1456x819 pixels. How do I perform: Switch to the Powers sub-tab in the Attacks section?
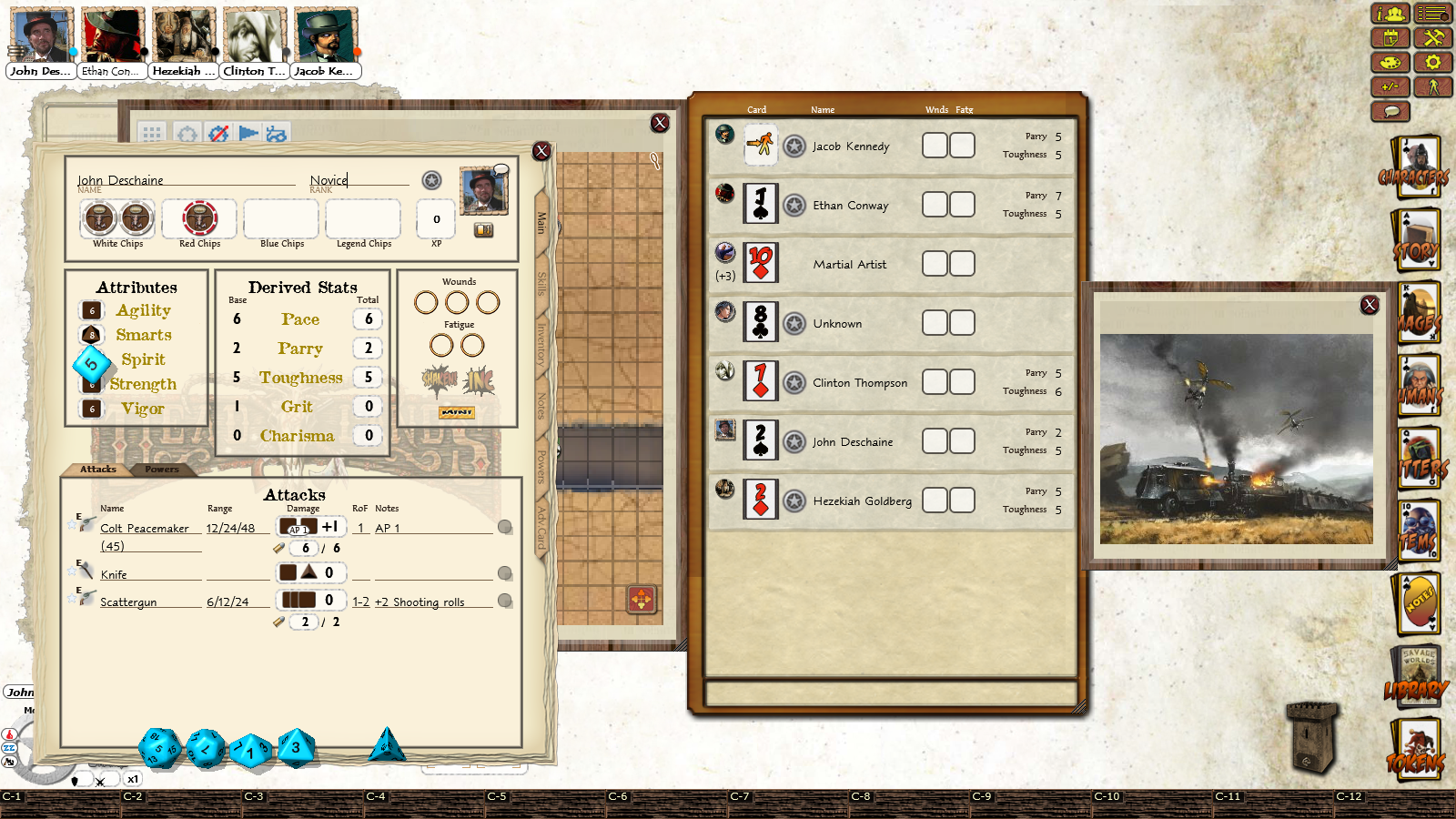(163, 470)
